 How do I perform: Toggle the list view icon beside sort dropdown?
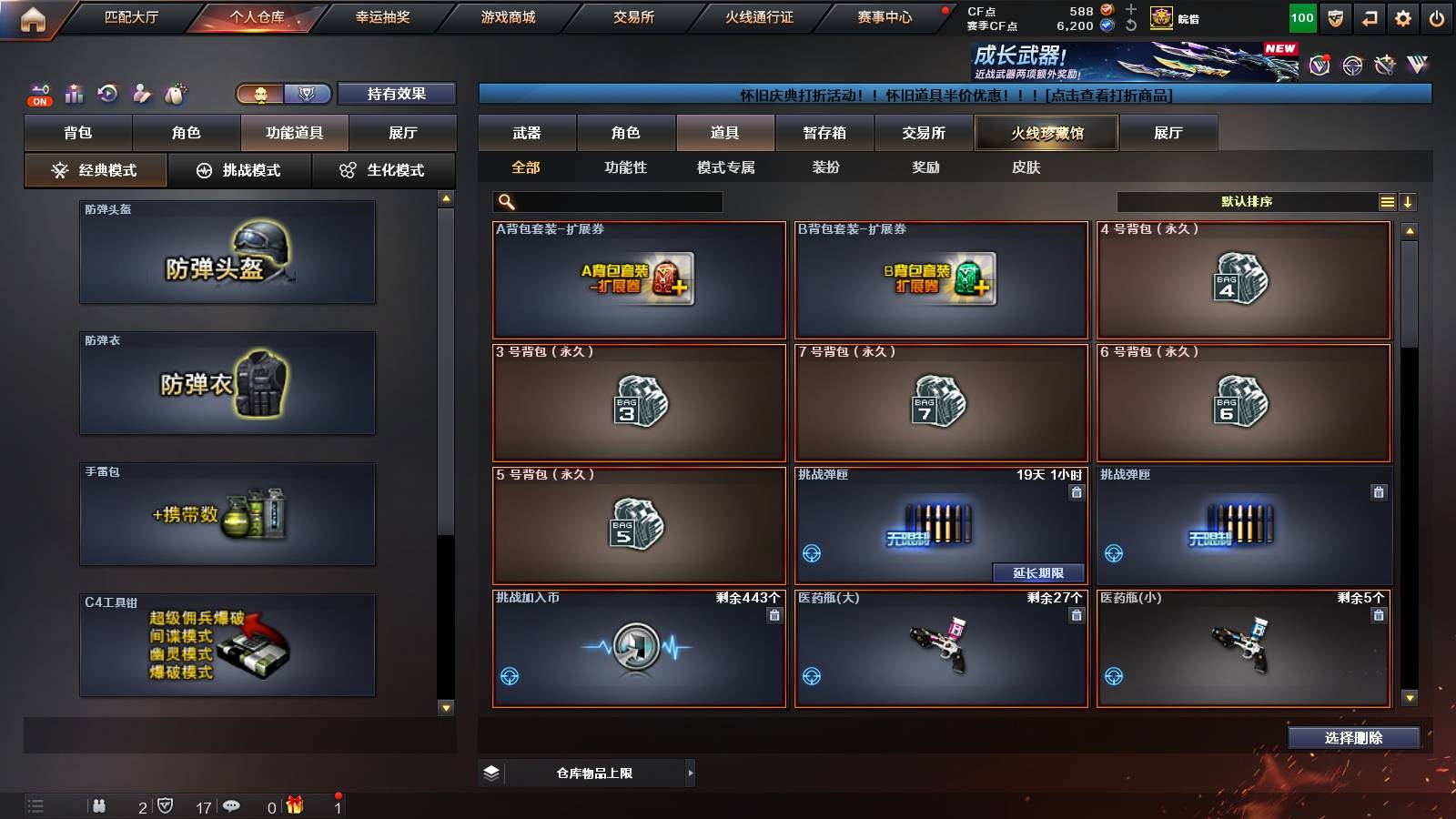[x=1387, y=200]
